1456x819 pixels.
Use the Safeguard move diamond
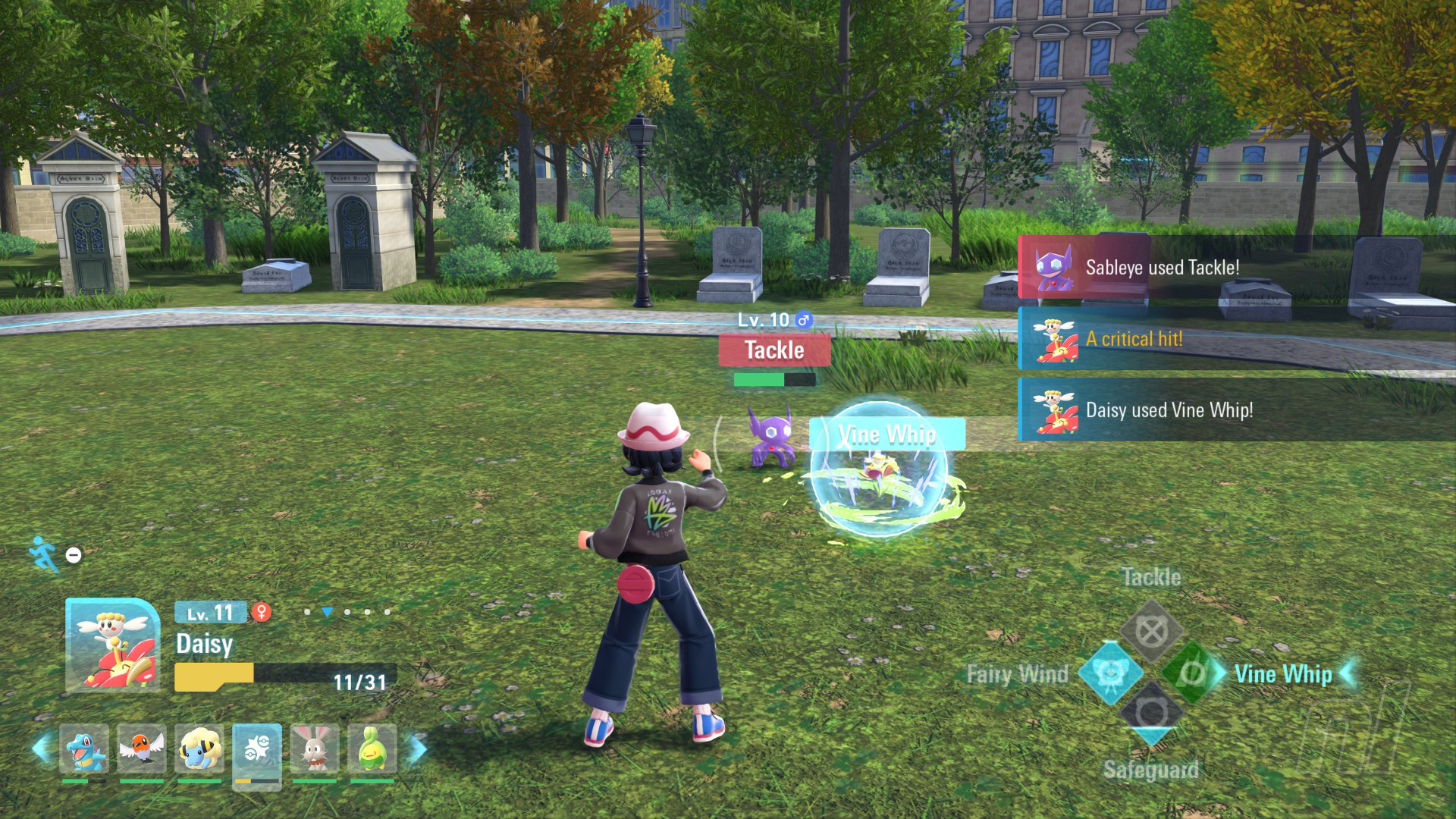(x=1151, y=713)
